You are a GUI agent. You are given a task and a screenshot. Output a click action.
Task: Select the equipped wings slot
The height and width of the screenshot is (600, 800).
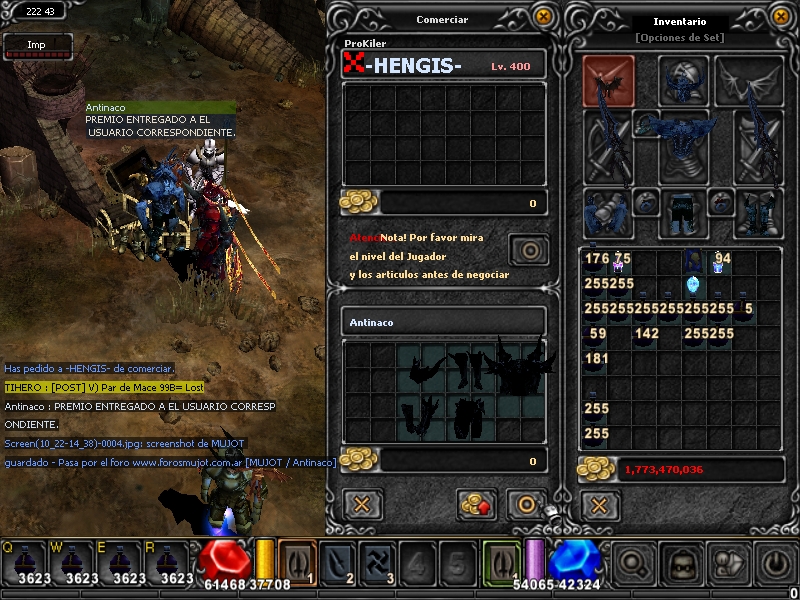(749, 81)
